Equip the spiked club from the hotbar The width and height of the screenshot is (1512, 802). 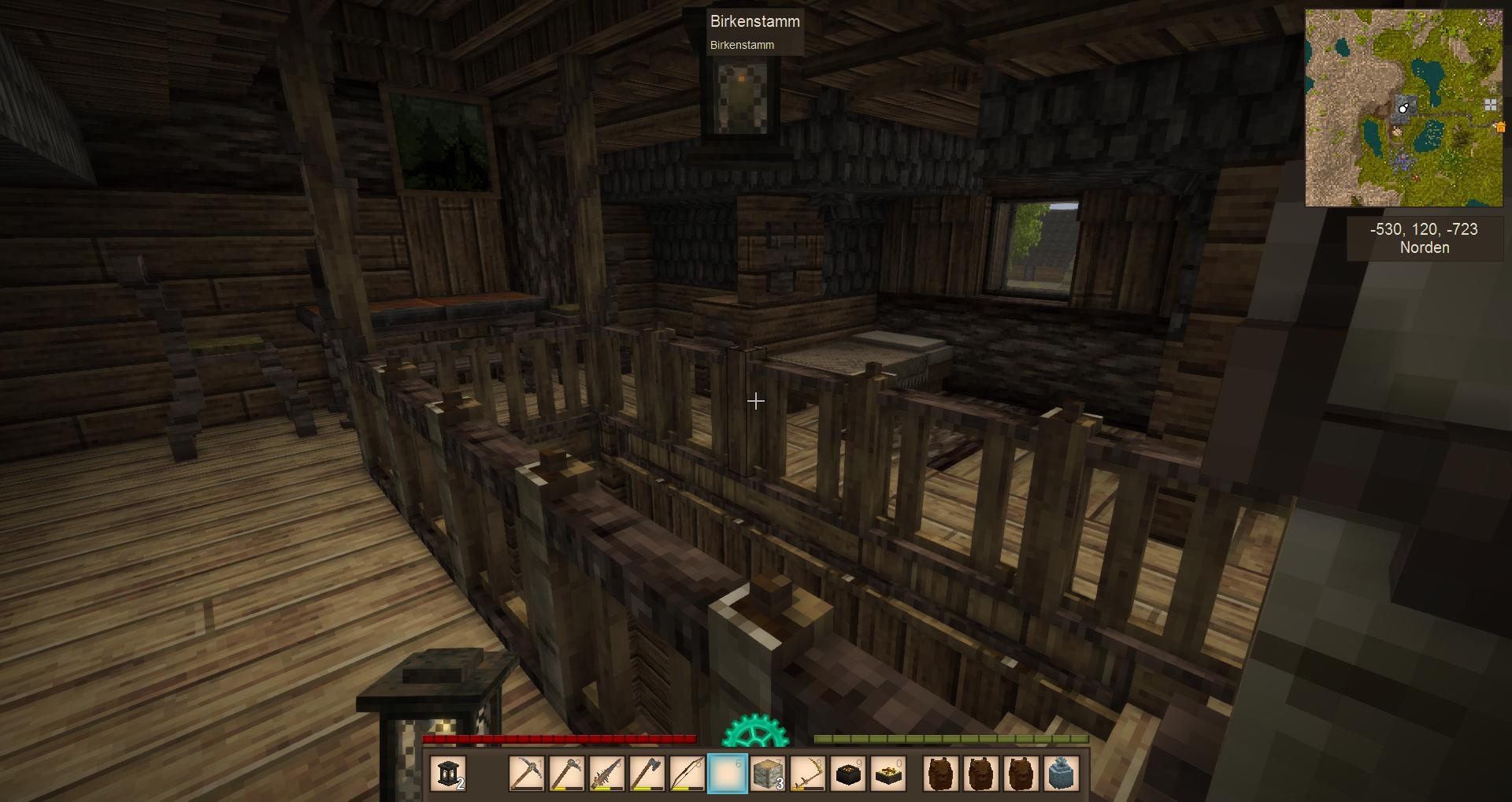click(x=607, y=774)
